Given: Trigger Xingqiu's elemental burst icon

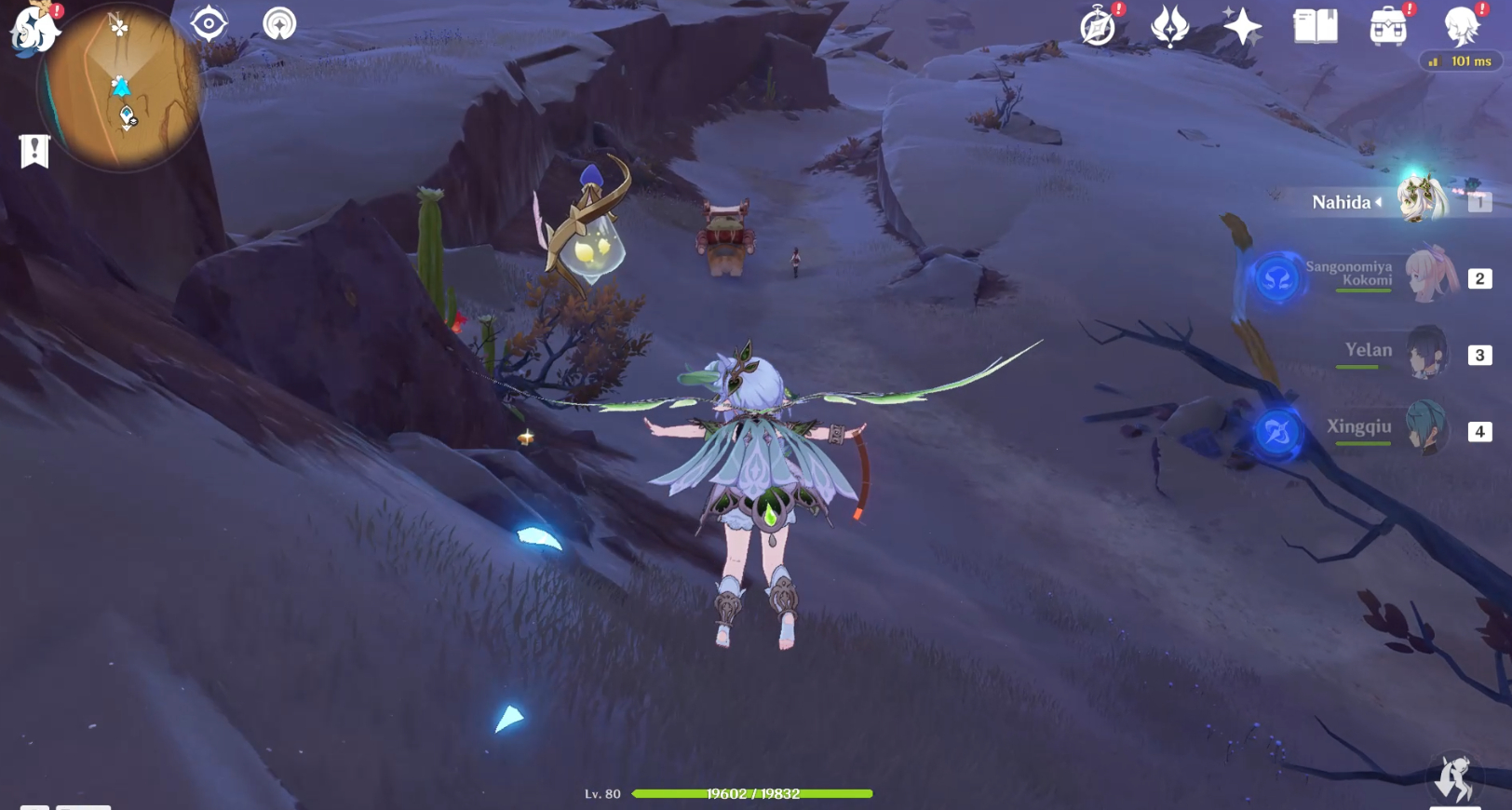Looking at the screenshot, I should tap(1277, 430).
